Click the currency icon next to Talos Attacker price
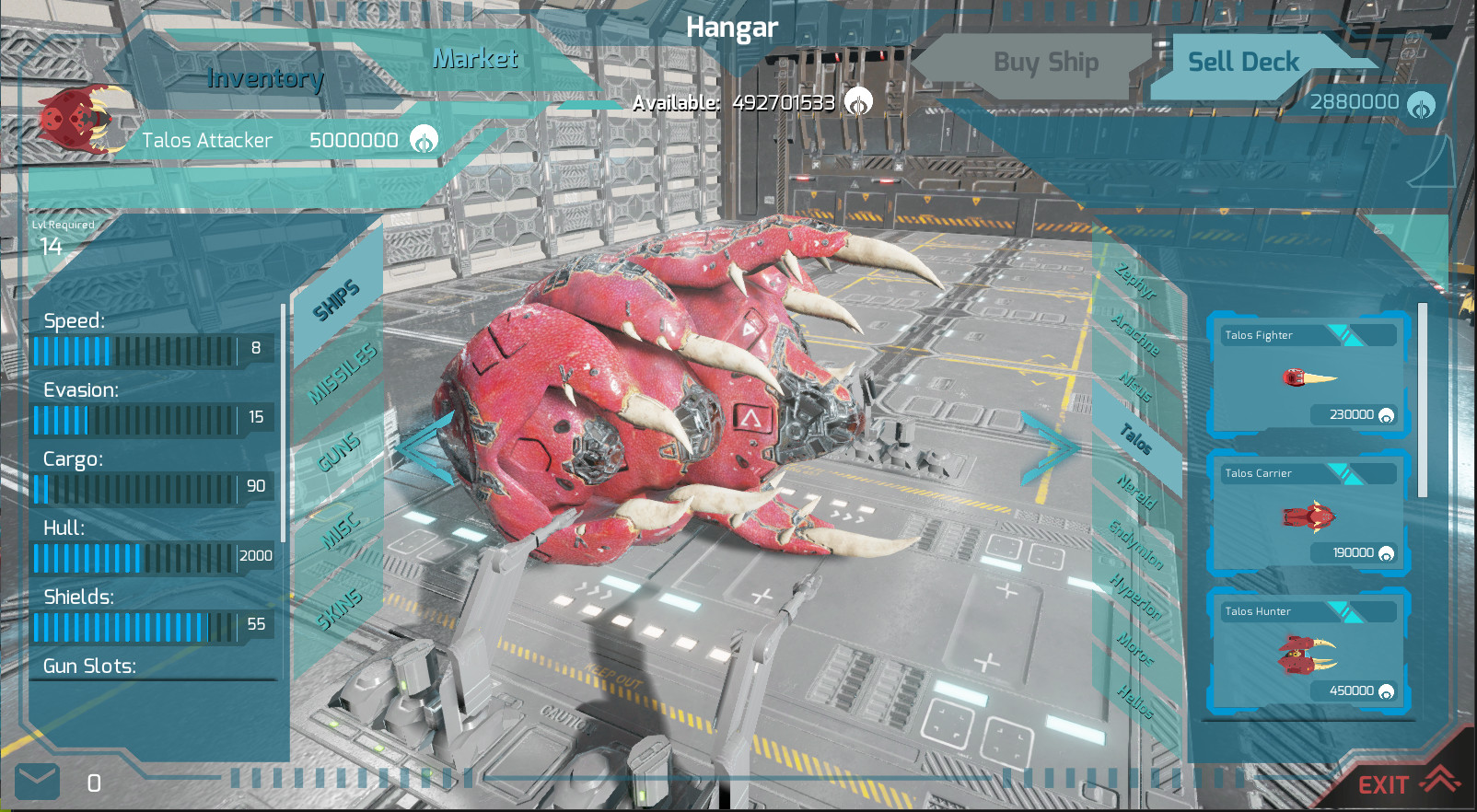 pos(423,139)
